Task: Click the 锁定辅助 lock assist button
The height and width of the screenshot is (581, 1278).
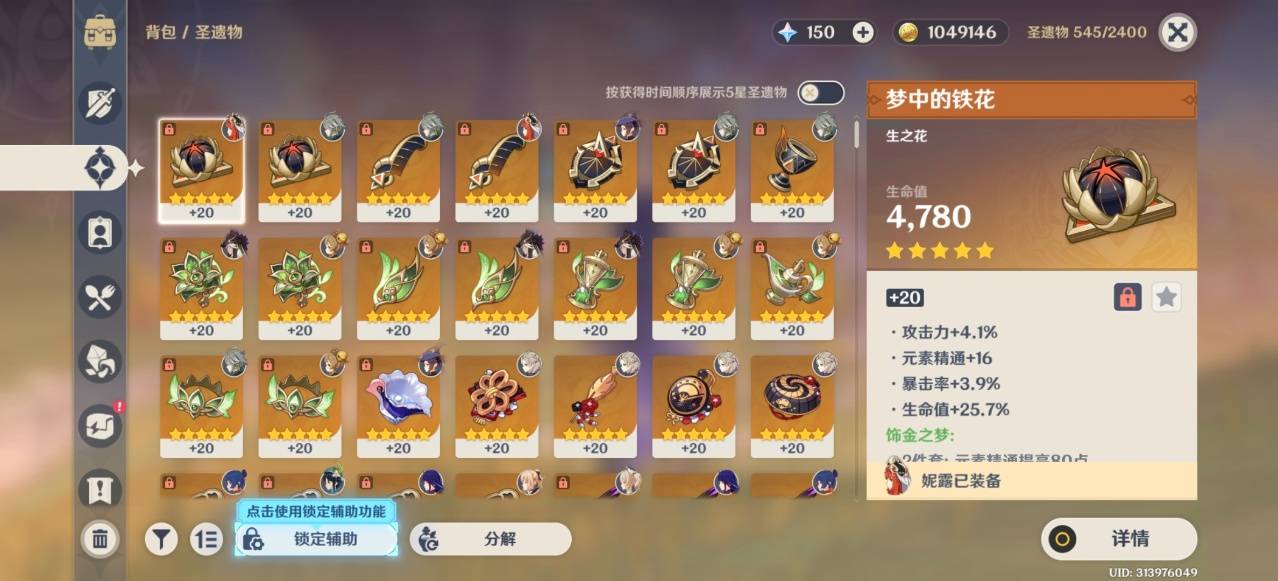Action: pos(316,539)
